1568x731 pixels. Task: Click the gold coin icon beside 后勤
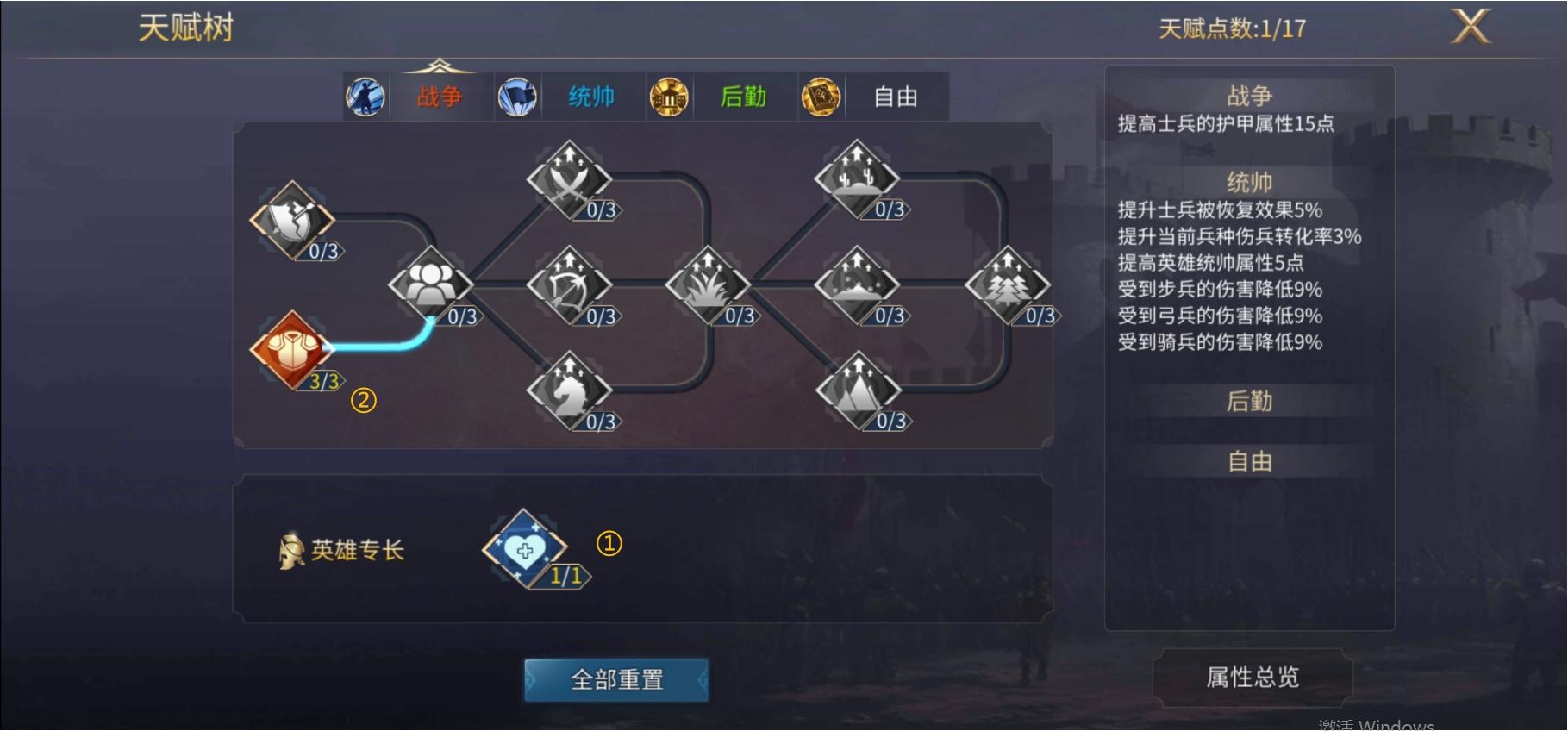tap(668, 97)
